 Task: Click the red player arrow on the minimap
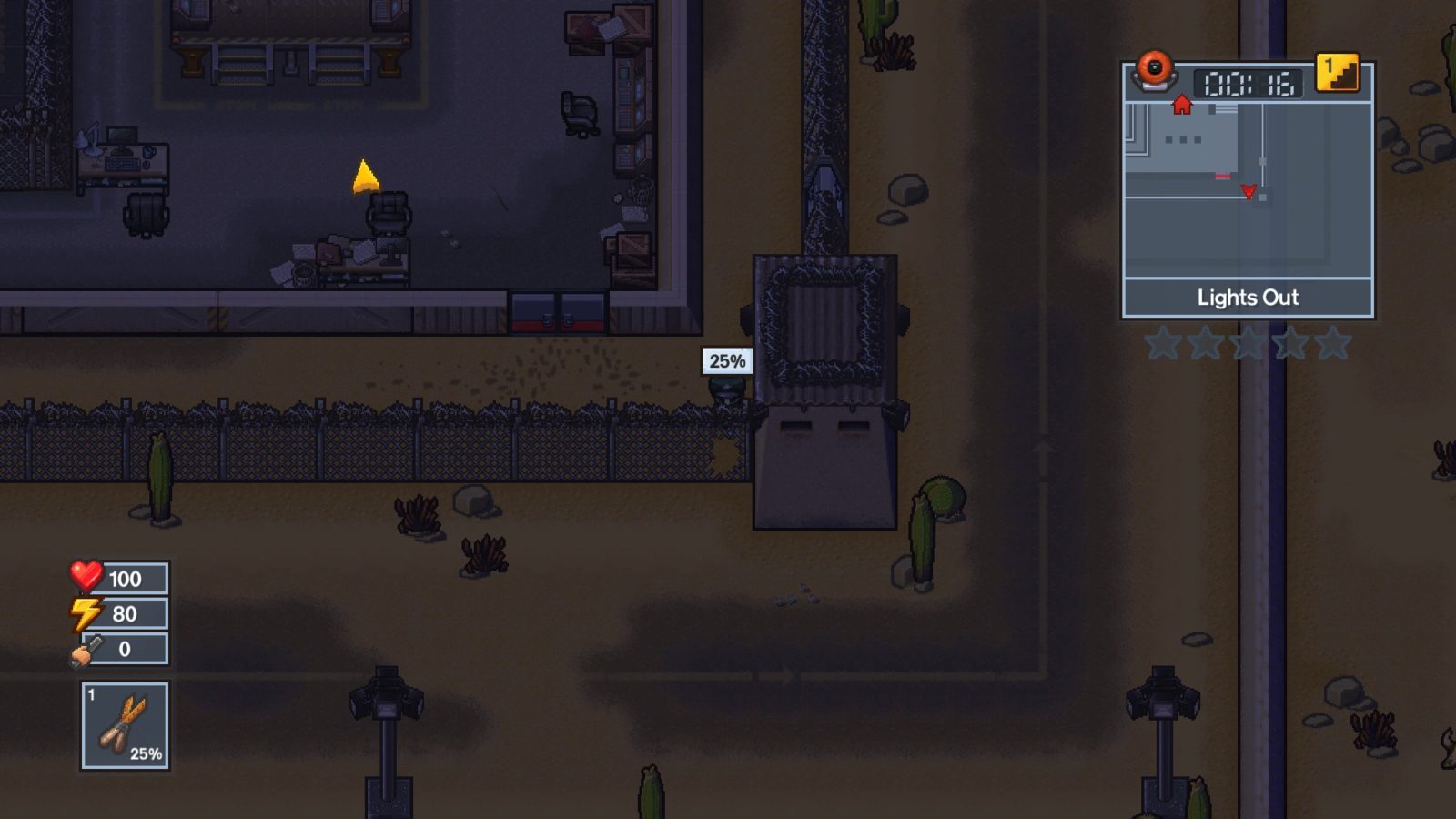(1247, 189)
